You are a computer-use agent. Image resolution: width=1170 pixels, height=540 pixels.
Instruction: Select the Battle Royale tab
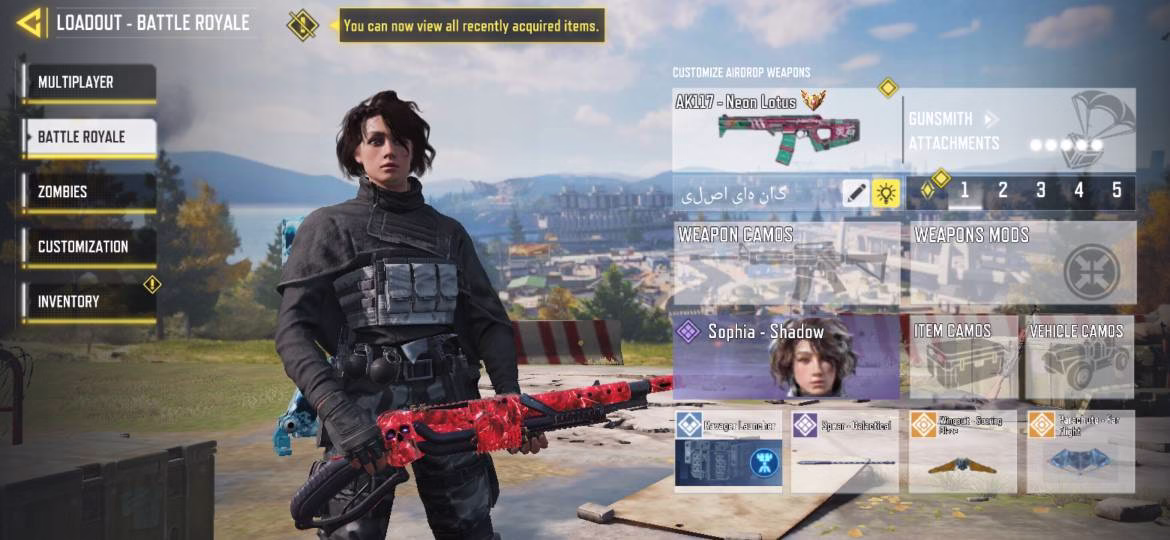[88, 137]
